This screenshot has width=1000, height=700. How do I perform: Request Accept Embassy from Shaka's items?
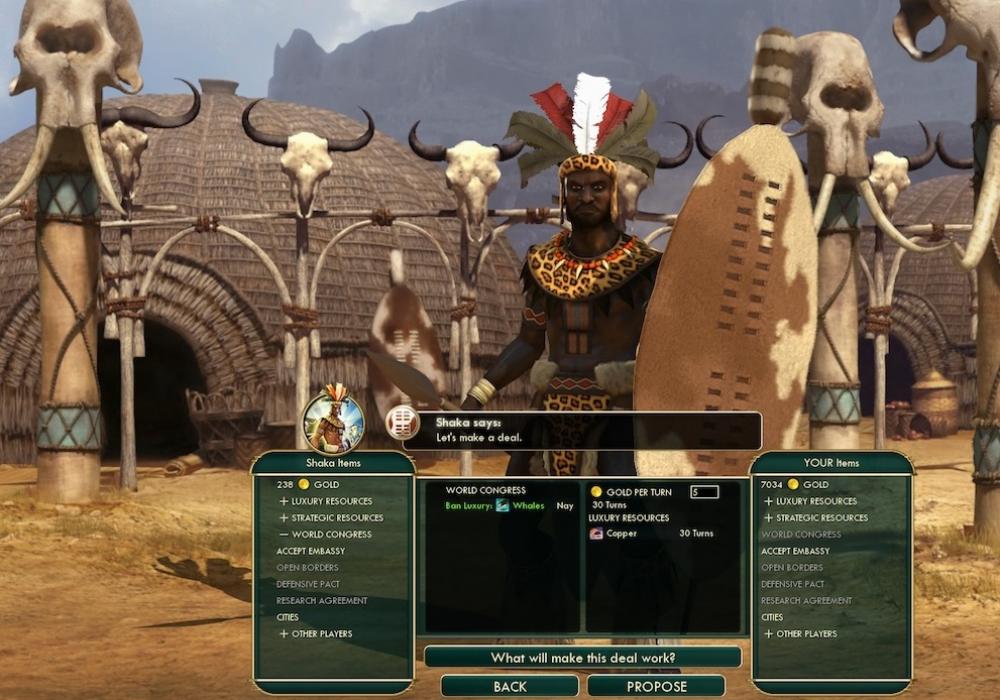coord(311,551)
